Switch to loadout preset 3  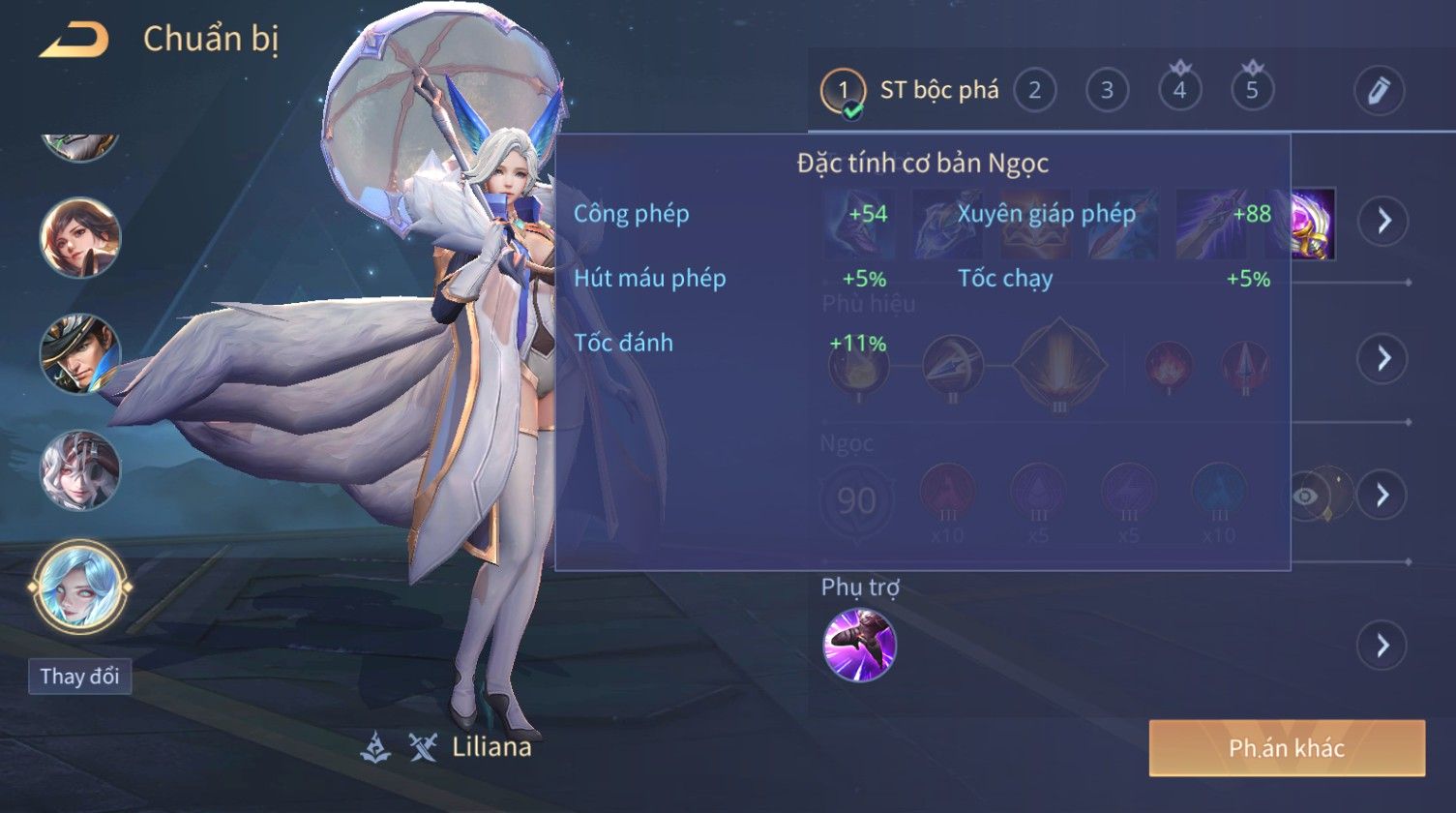pyautogui.click(x=1107, y=91)
